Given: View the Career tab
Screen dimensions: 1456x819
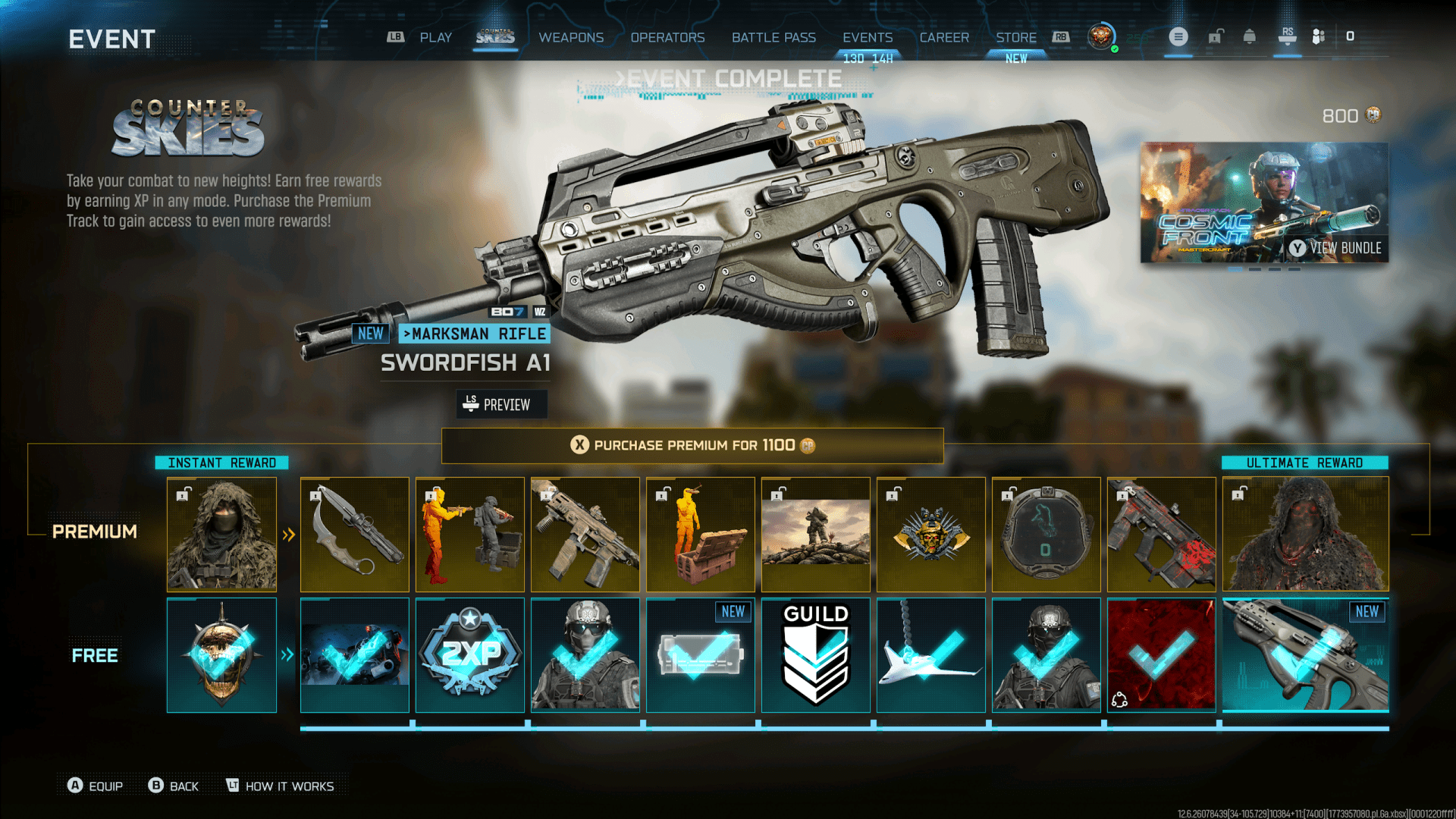Looking at the screenshot, I should [944, 37].
